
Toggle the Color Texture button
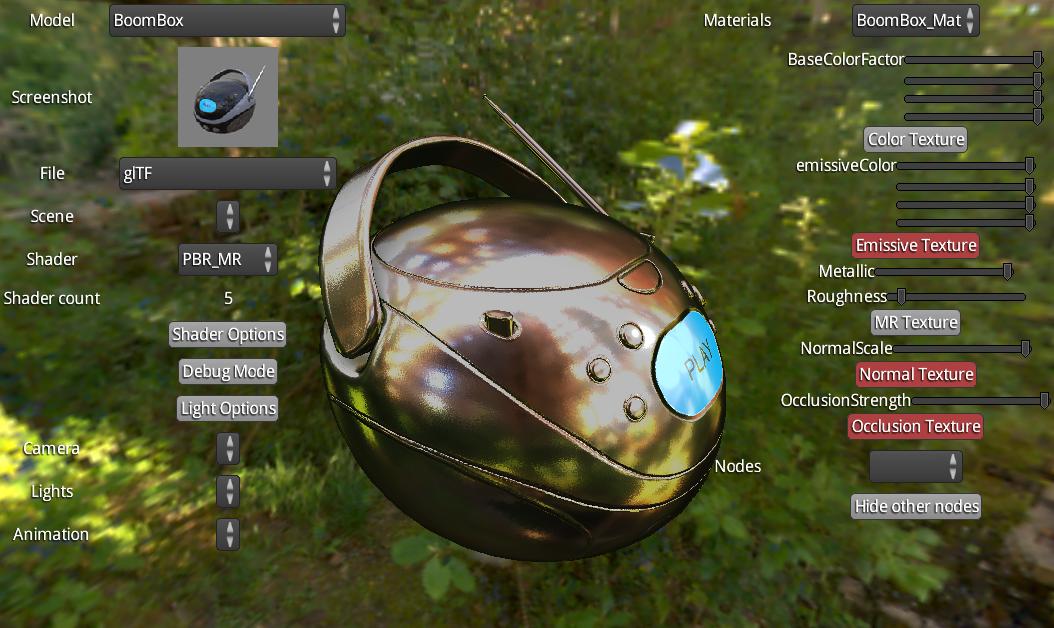pyautogui.click(x=916, y=139)
